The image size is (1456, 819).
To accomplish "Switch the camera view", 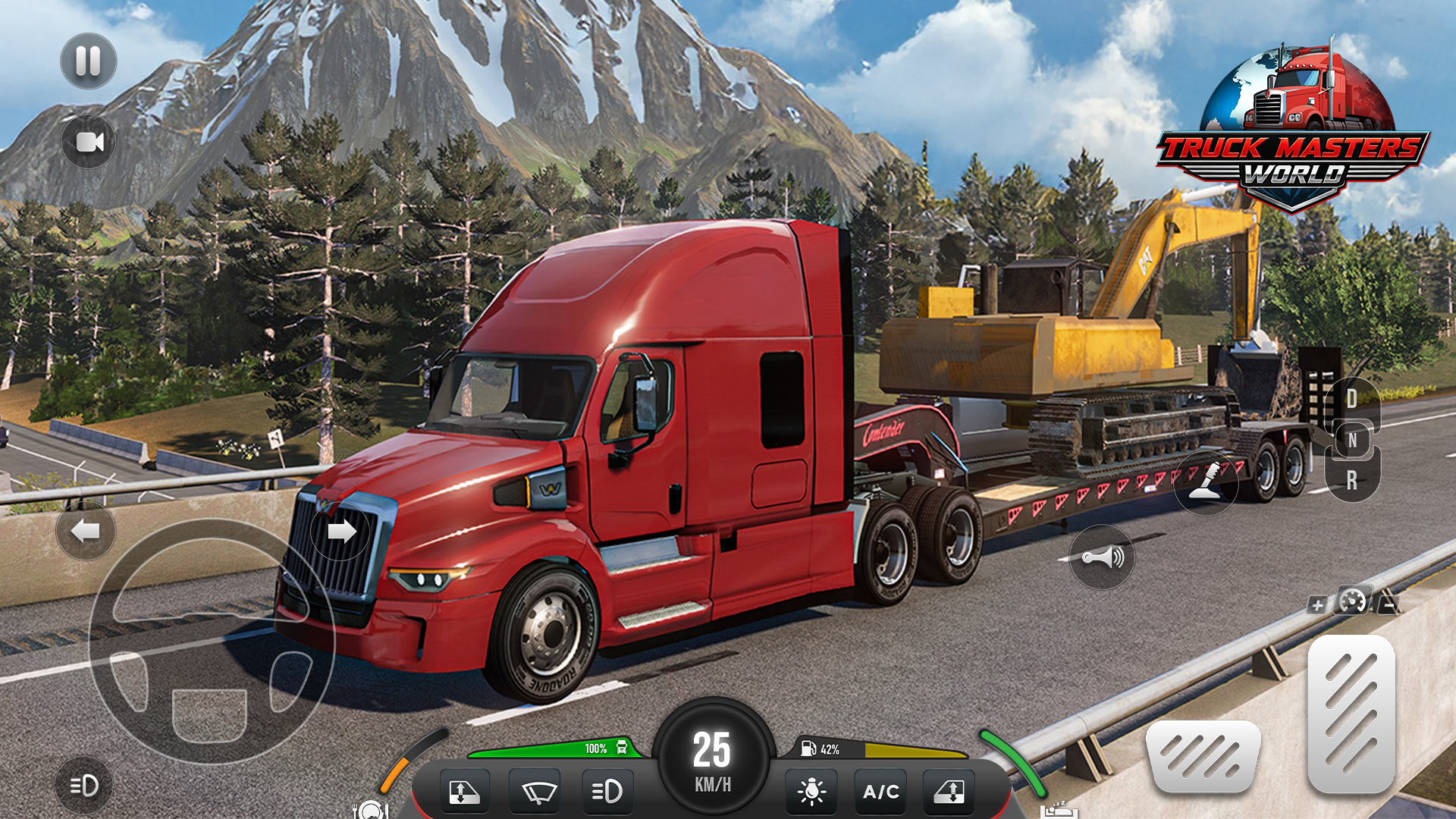I will pos(89,142).
